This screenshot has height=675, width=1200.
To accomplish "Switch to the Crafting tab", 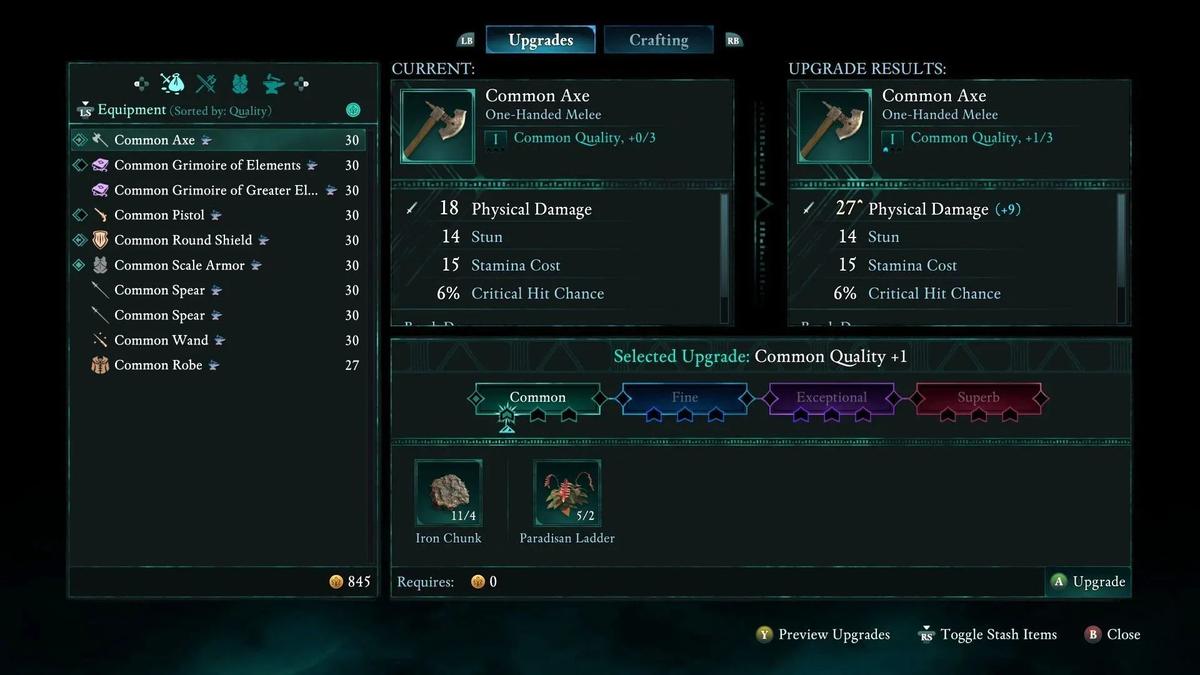I will point(658,40).
